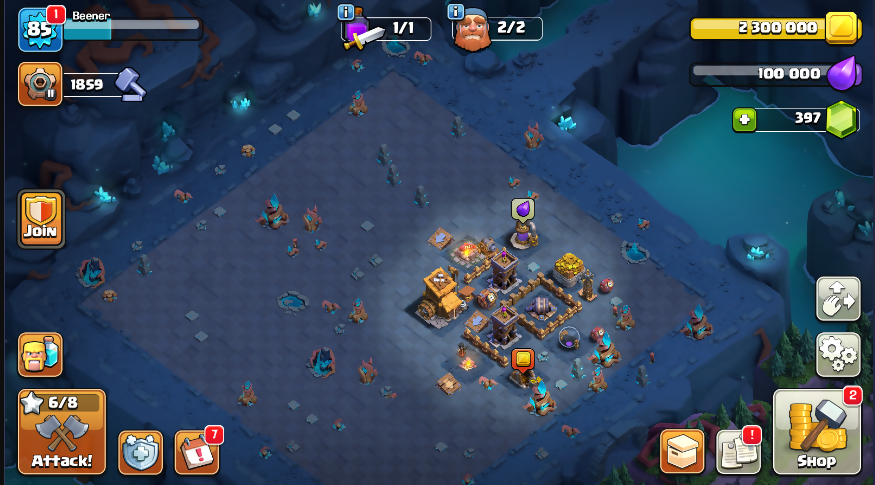Viewport: 875px width, 485px height.
Task: Collect elixir from the purple drop bubble
Action: (x=522, y=208)
